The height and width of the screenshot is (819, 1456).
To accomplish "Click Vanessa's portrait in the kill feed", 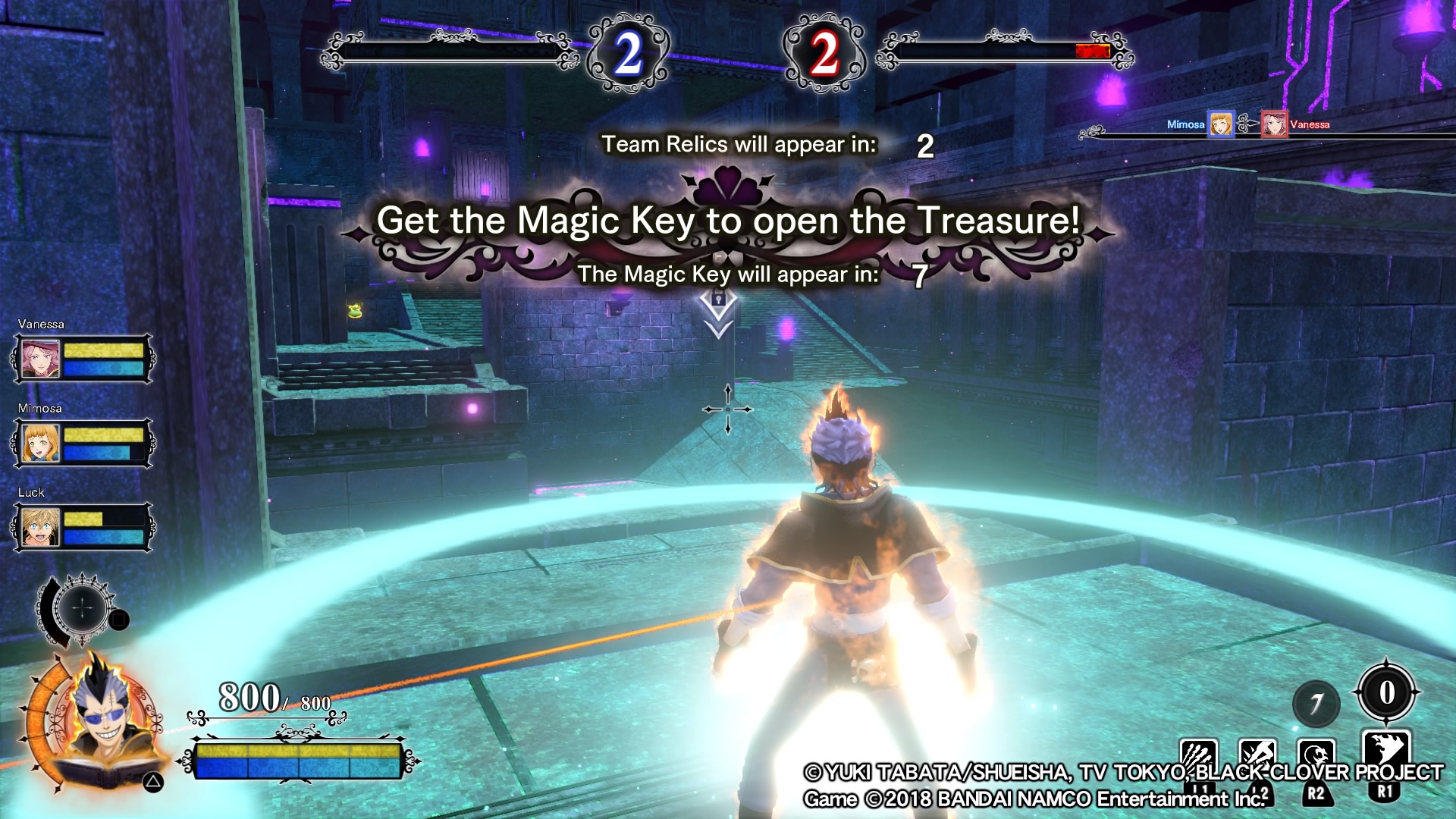I will tap(1274, 124).
